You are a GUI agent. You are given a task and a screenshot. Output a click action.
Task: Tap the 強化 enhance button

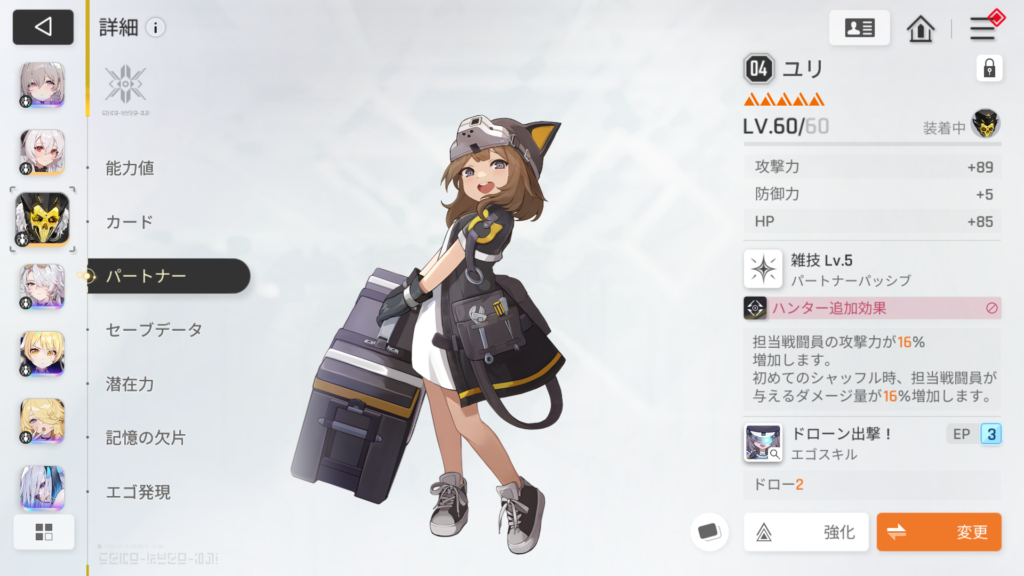point(806,532)
